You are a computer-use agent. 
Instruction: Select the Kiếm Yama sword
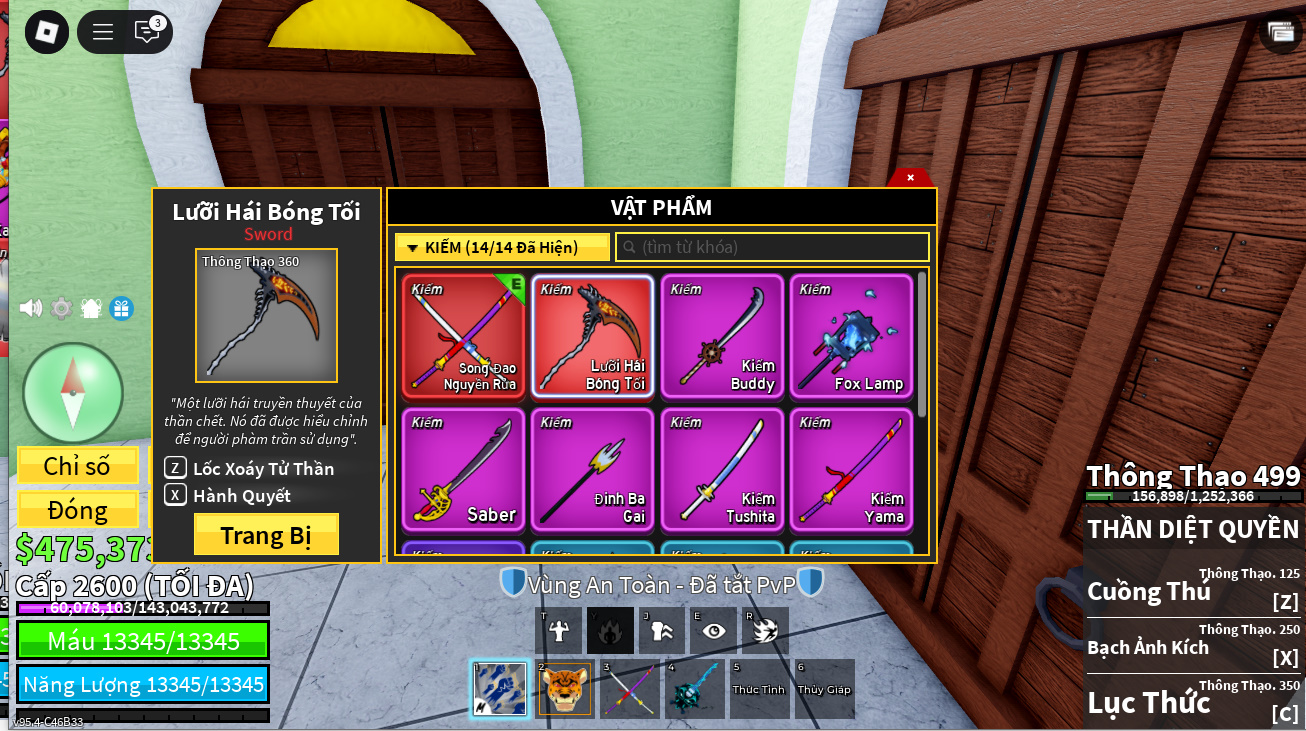[x=851, y=469]
